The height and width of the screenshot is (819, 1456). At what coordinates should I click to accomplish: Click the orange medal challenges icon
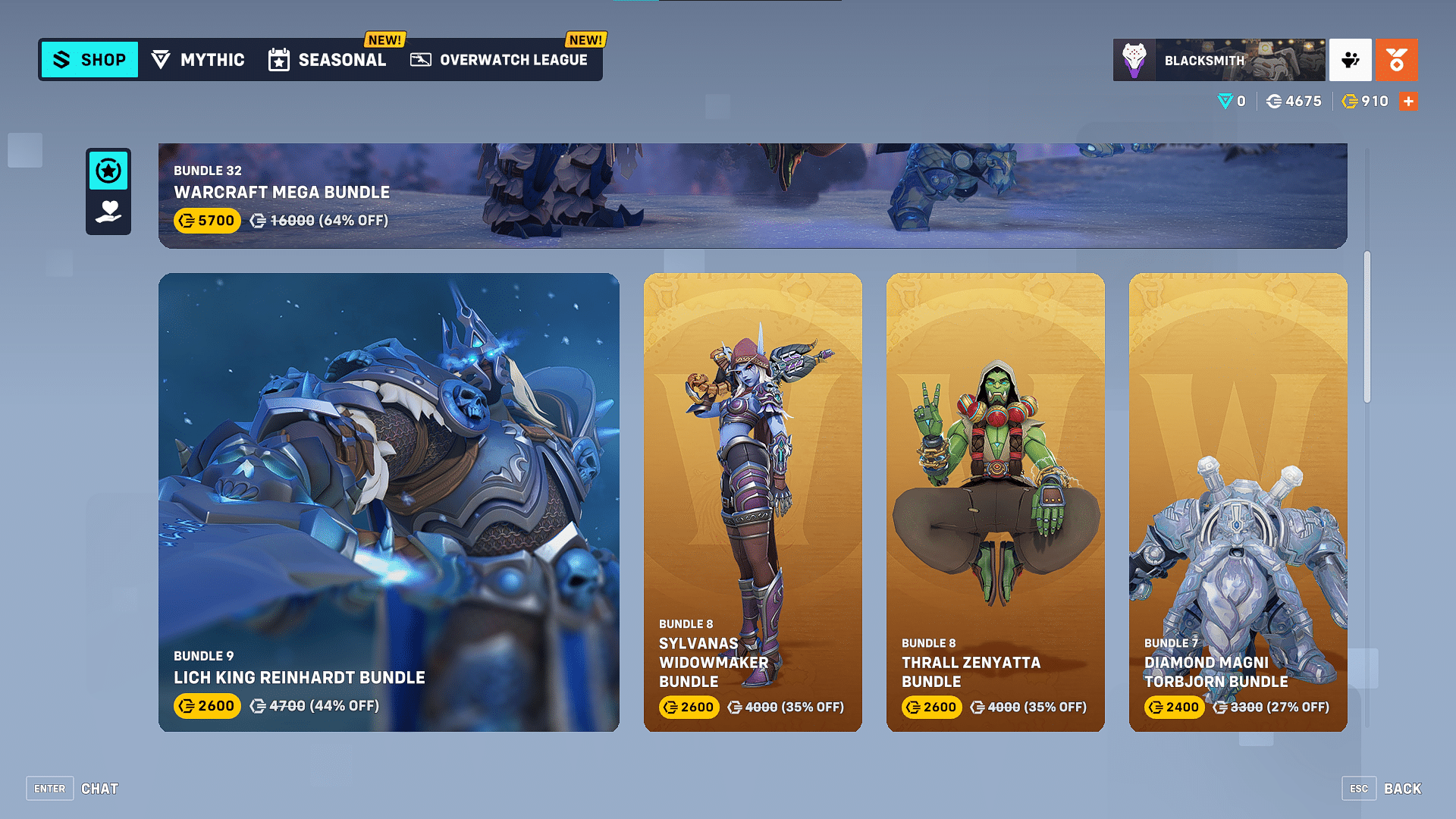1396,60
